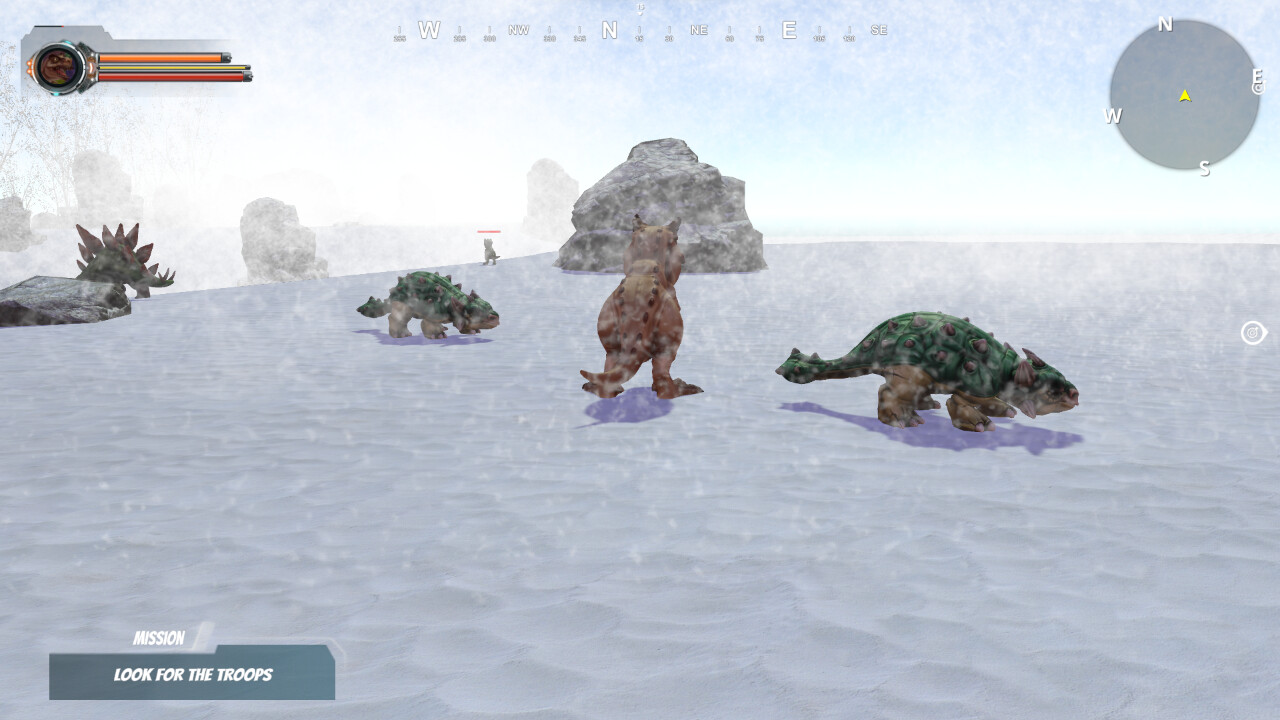Click the distant dinosaur with the red health bar

point(487,250)
